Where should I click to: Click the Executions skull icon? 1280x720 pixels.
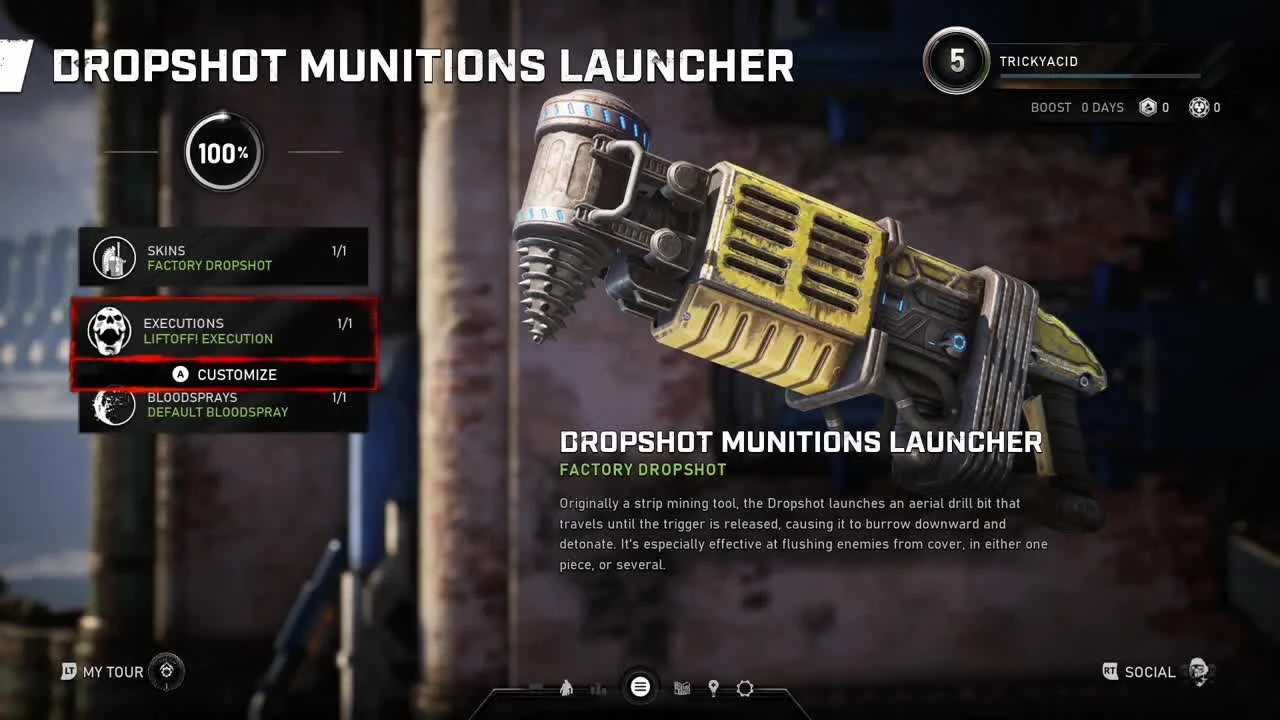pos(112,331)
